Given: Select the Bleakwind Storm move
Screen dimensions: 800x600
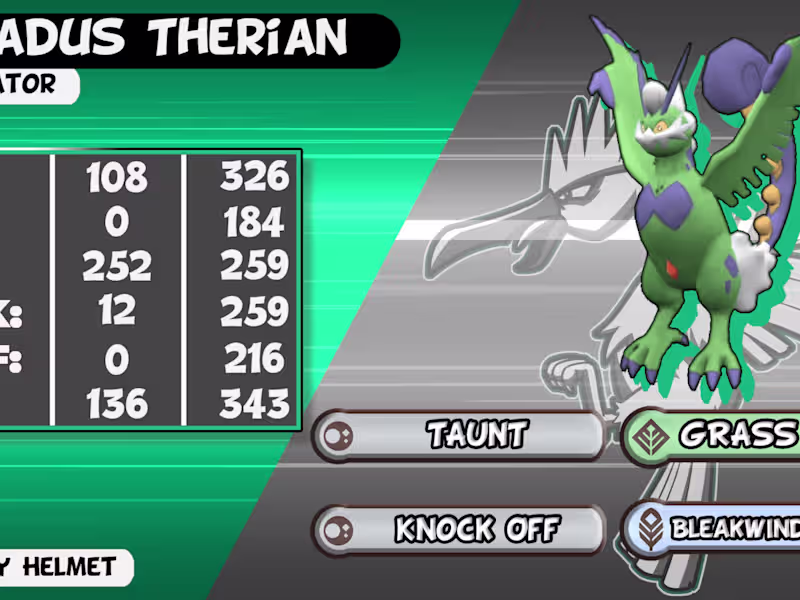Looking at the screenshot, I should click(712, 529).
